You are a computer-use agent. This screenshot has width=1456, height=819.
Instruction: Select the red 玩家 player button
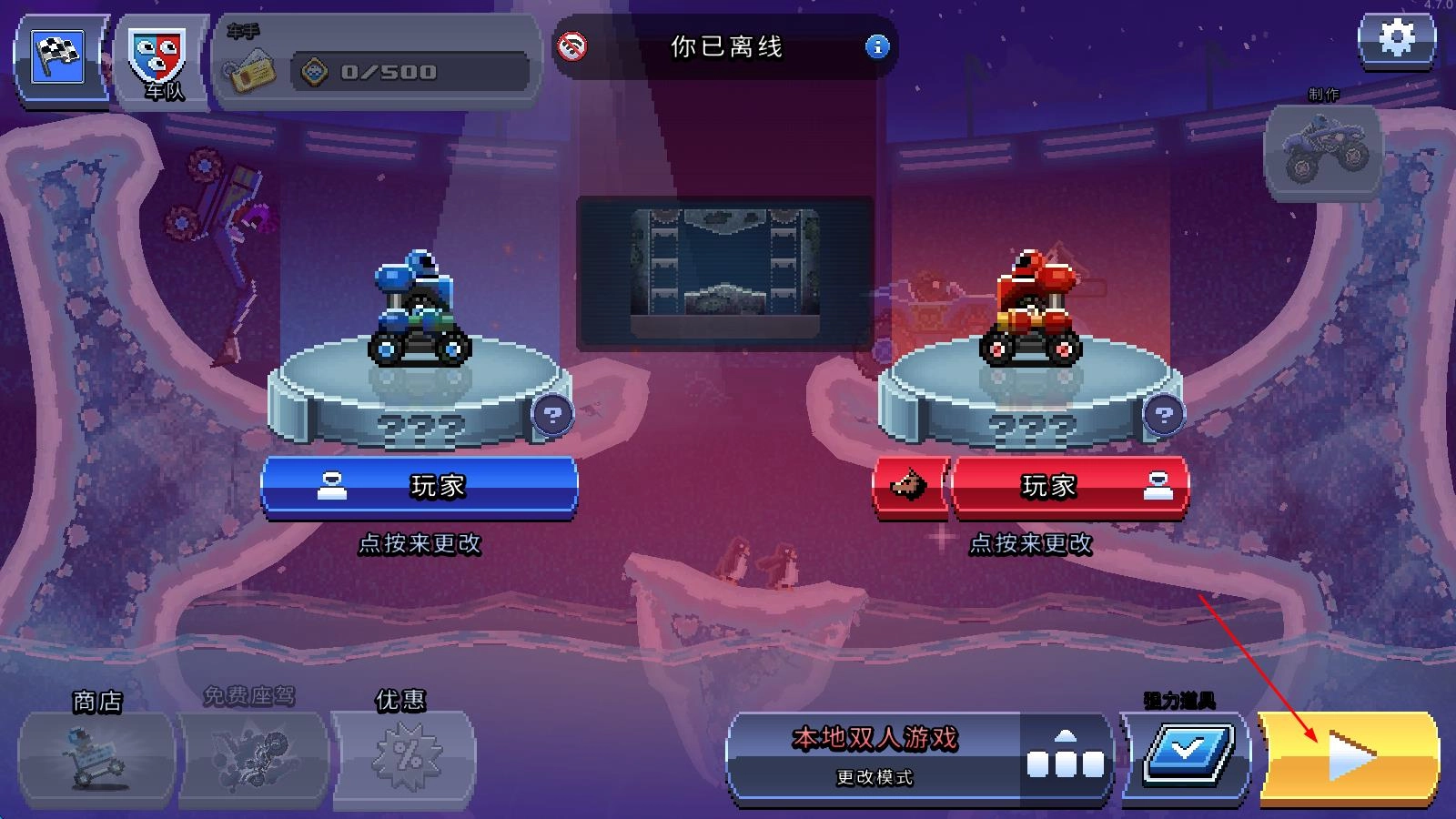pyautogui.click(x=1069, y=487)
